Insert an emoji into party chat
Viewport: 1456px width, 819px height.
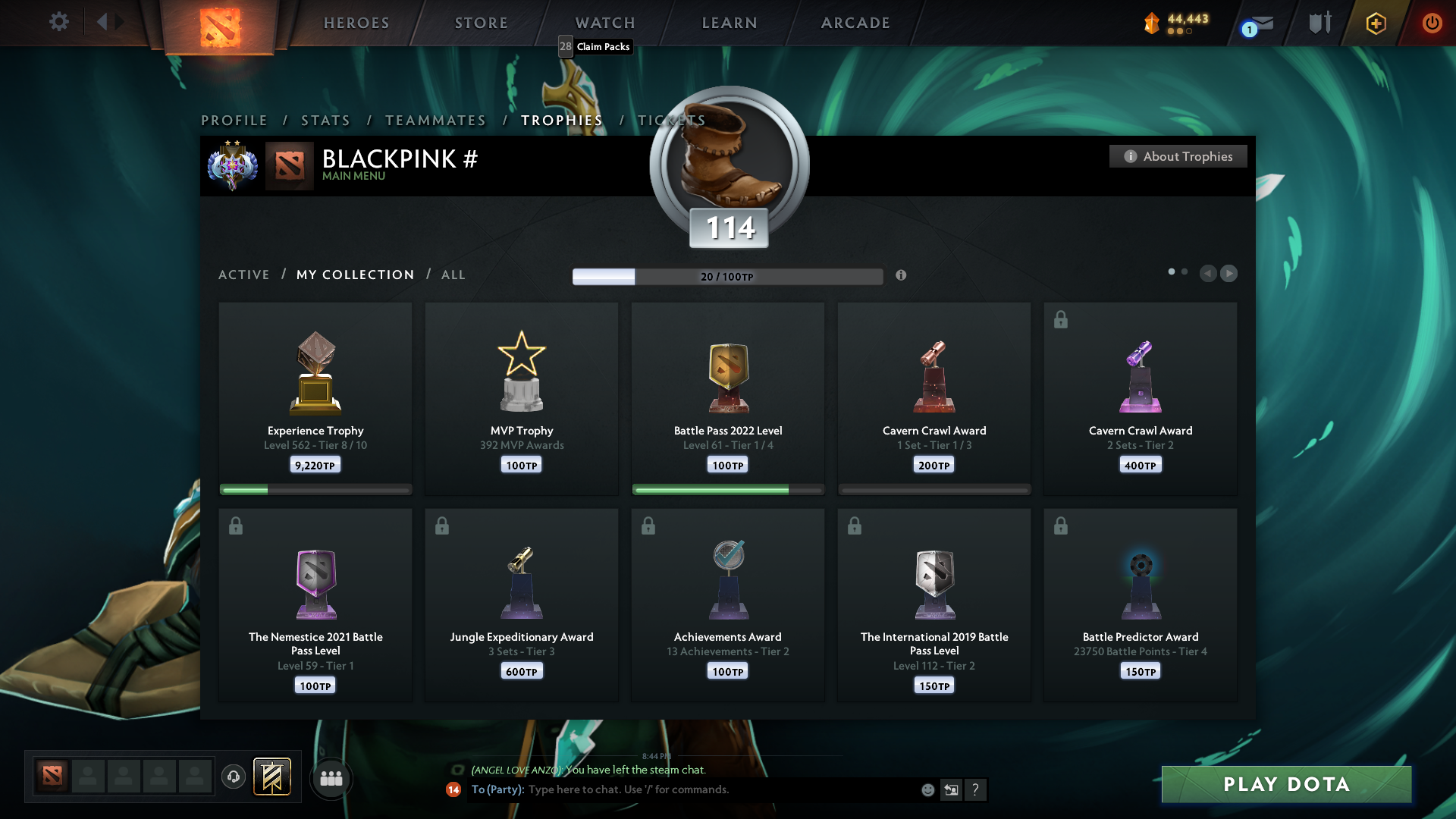[x=927, y=789]
